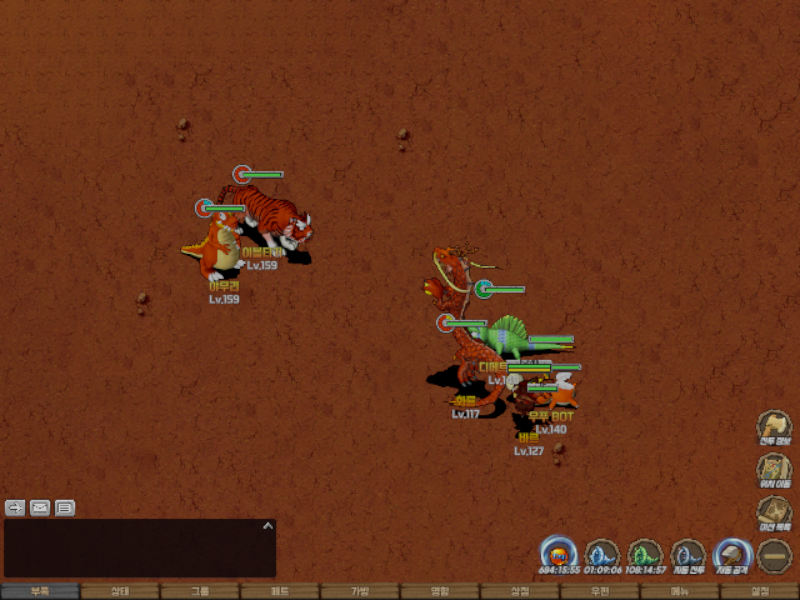800x600 pixels.
Task: Open the 전투 정보 battle info axe icon
Action: 773,426
